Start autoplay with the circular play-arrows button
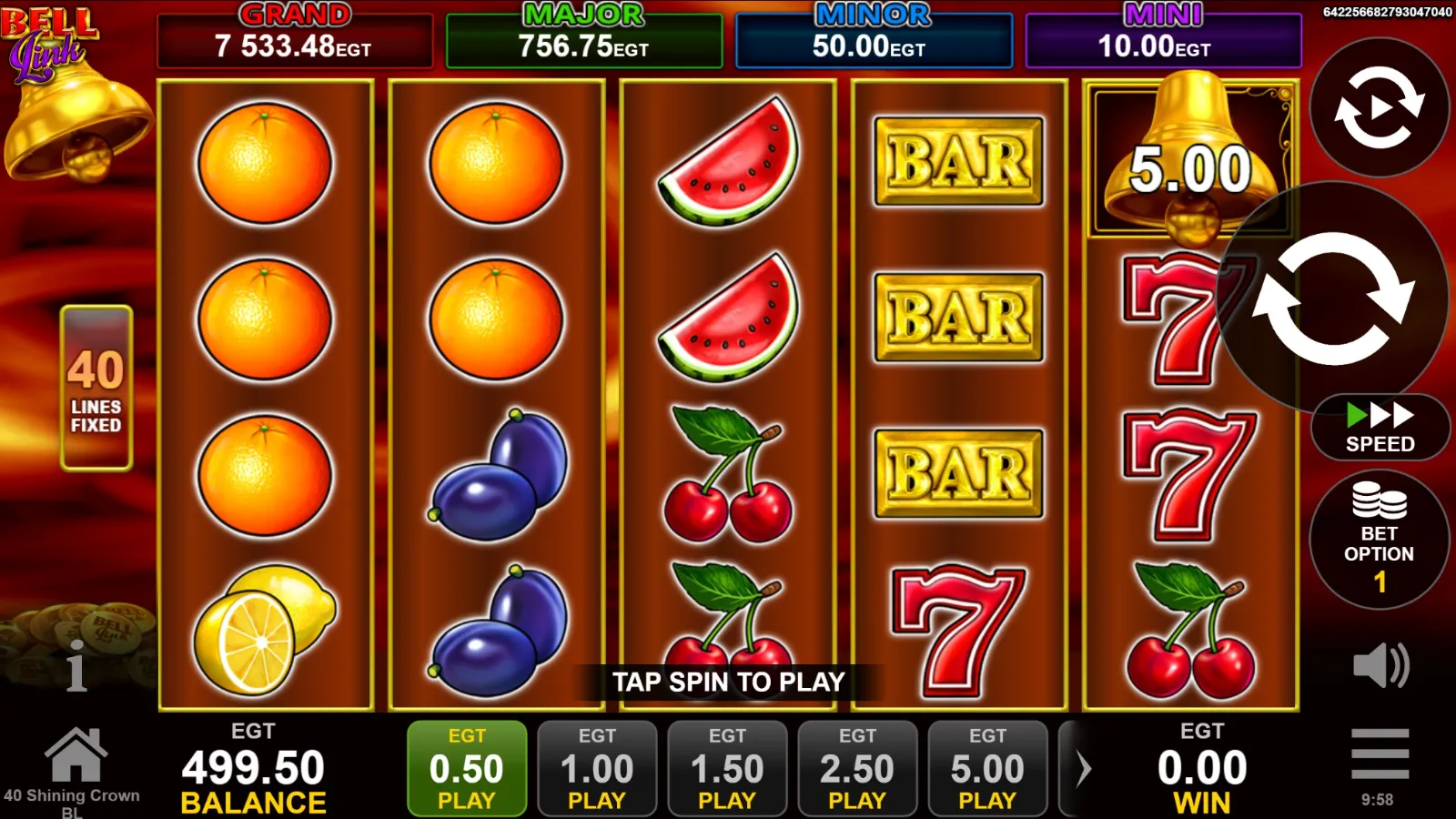Image resolution: width=1456 pixels, height=819 pixels. pyautogui.click(x=1379, y=107)
